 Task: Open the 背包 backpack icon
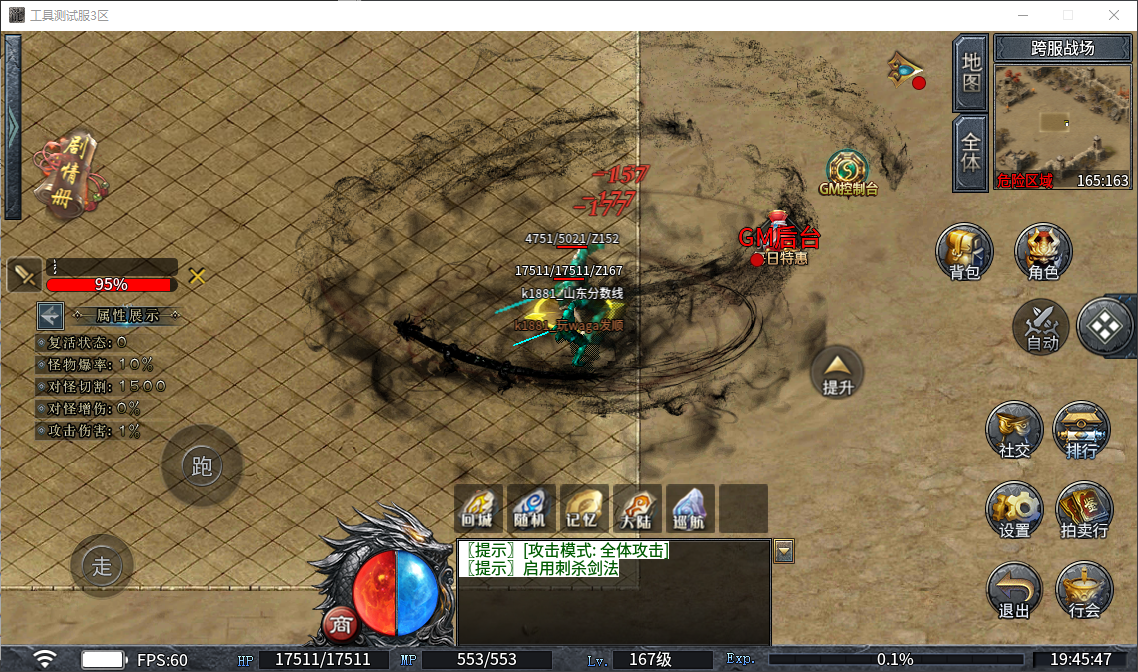tap(964, 251)
